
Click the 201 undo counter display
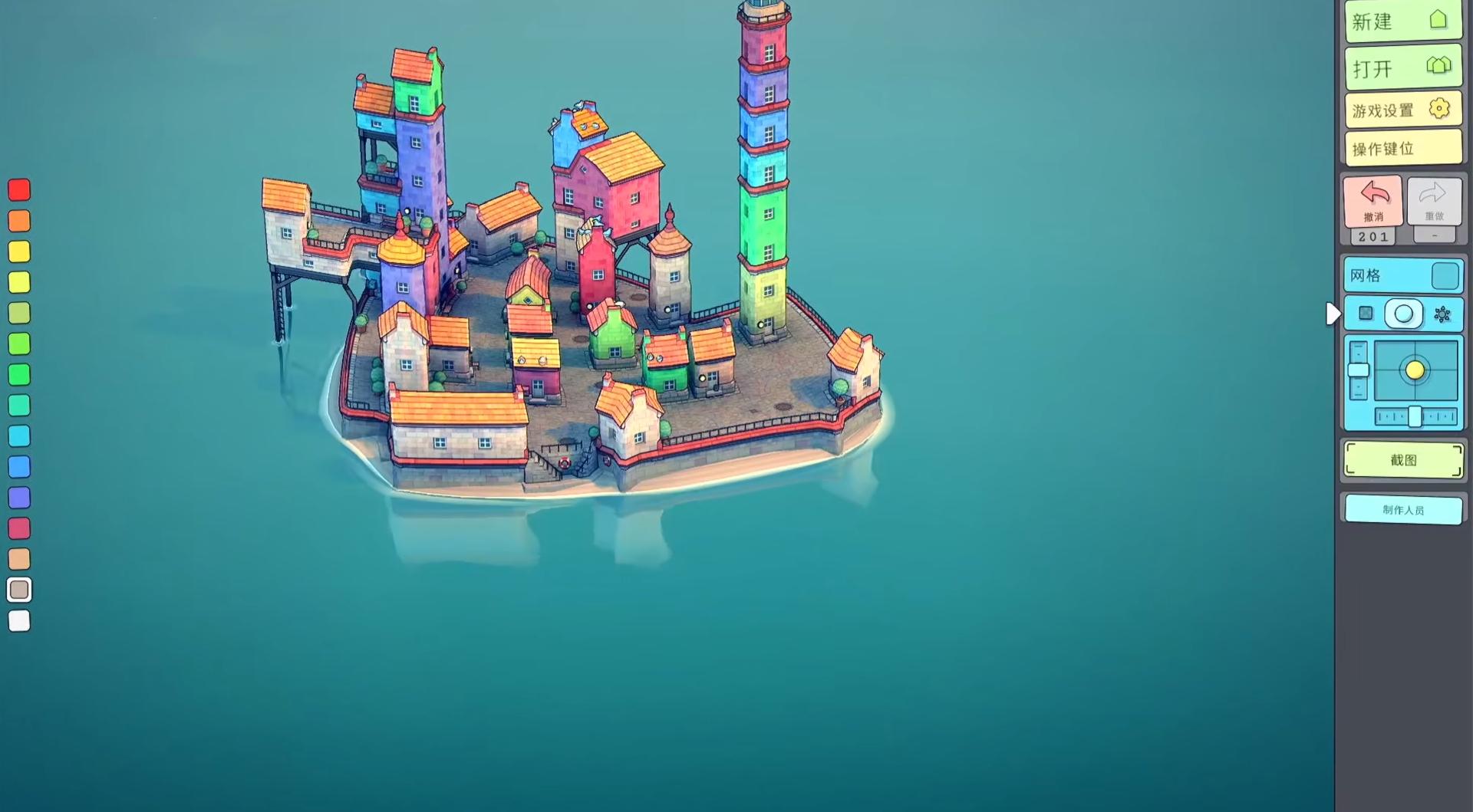pyautogui.click(x=1372, y=236)
